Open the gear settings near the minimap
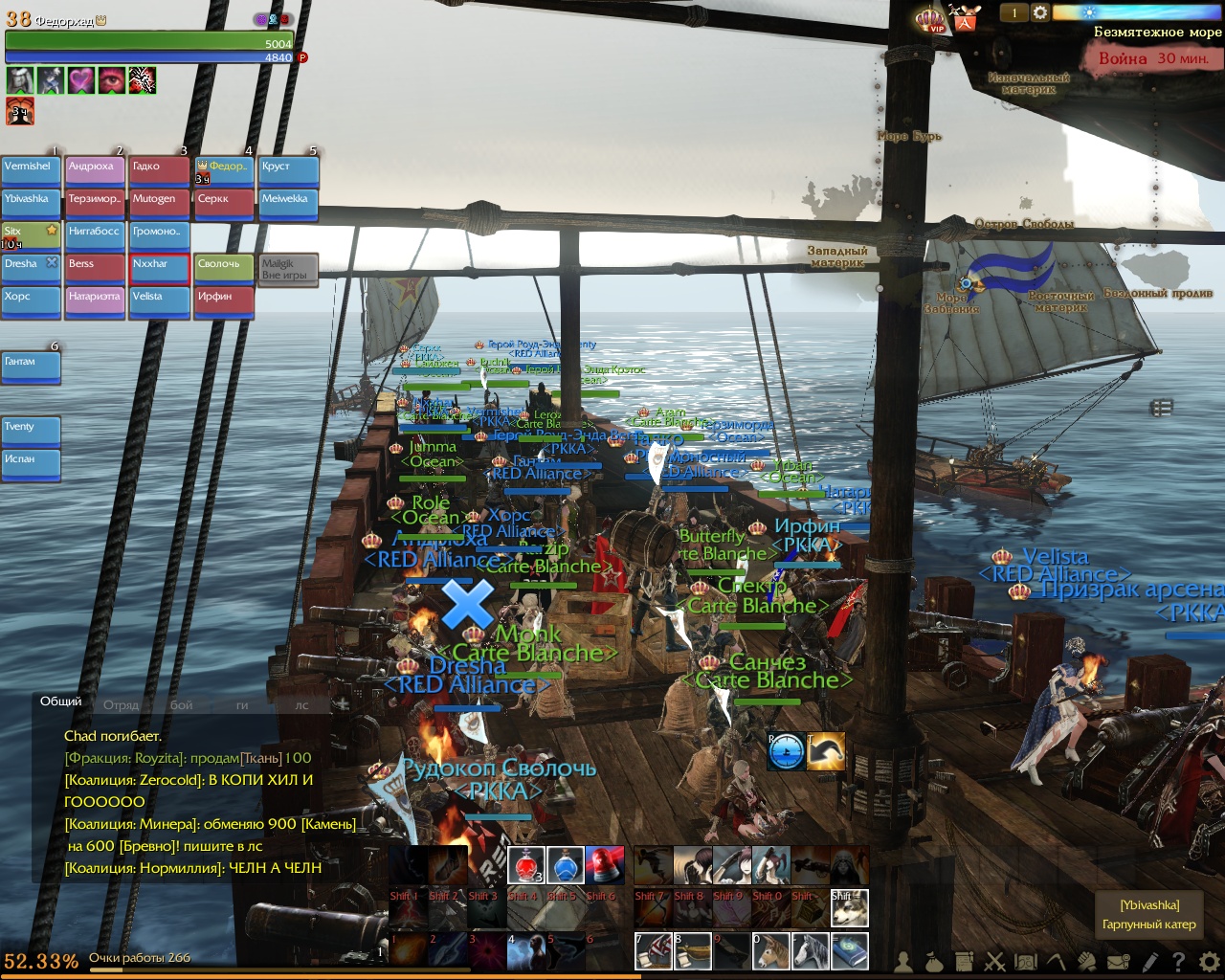Image resolution: width=1225 pixels, height=980 pixels. tap(1039, 13)
